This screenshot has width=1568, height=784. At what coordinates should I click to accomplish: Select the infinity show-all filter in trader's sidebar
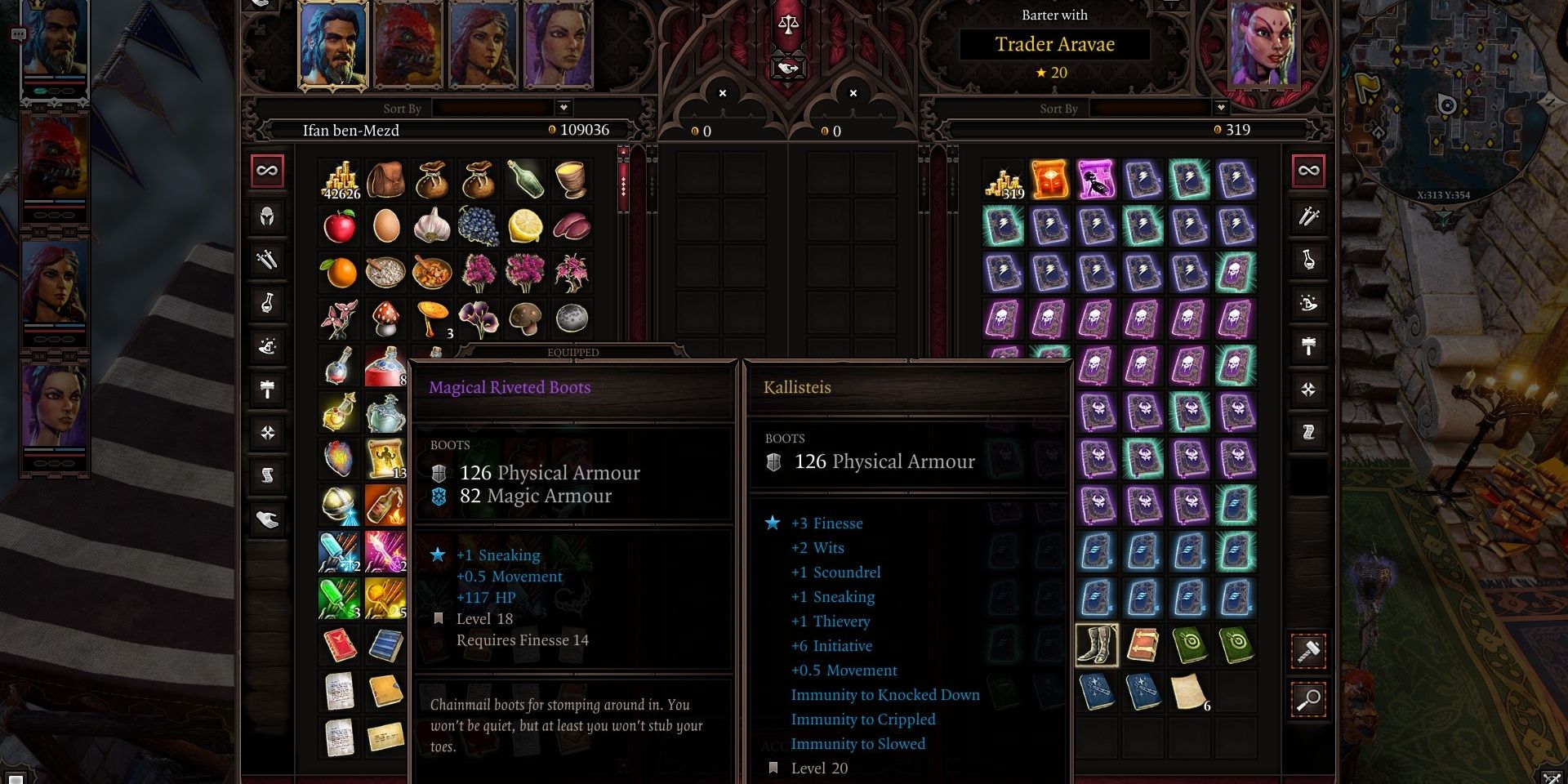(x=1310, y=171)
